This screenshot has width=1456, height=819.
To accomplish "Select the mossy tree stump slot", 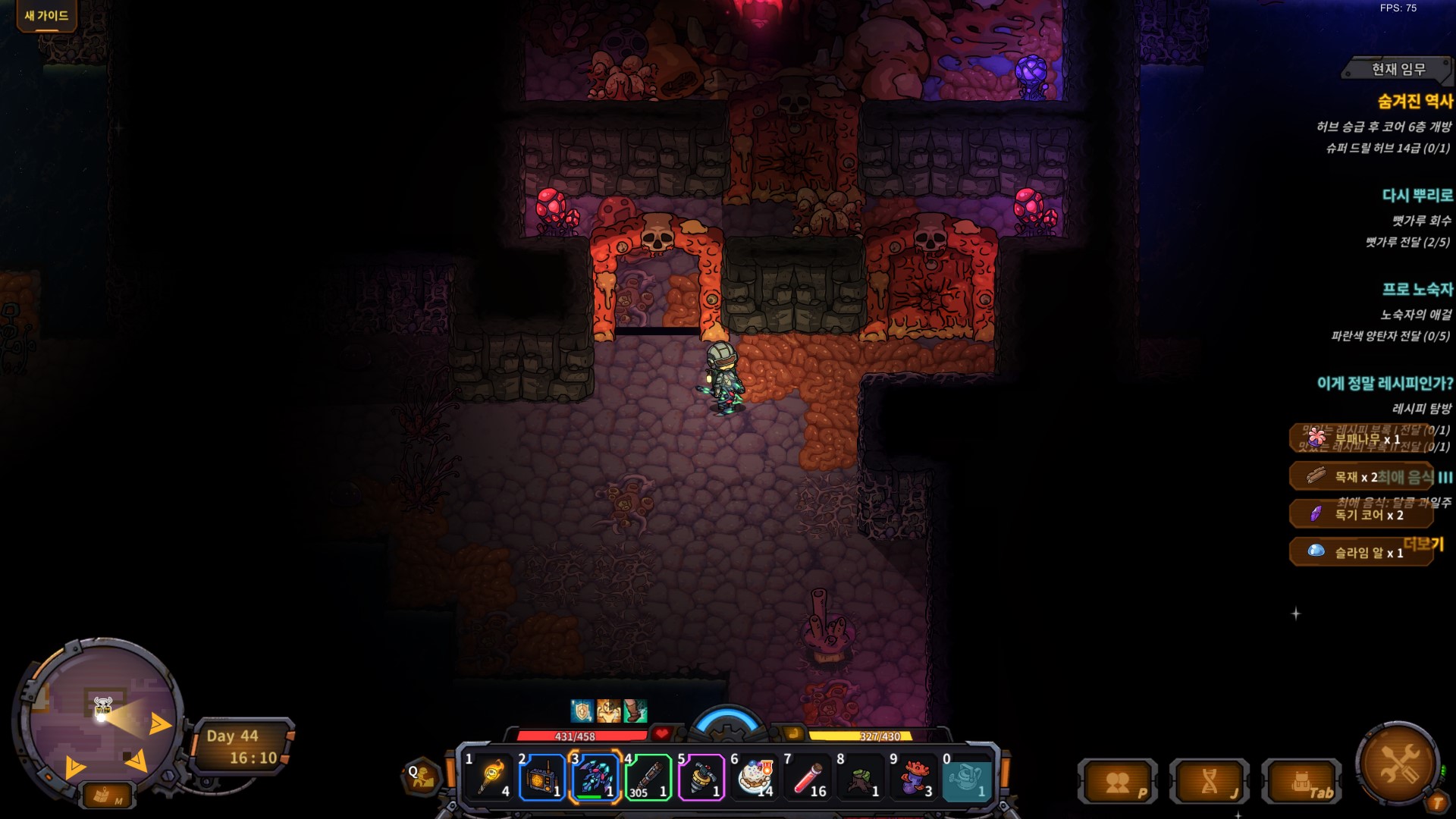I will tap(861, 777).
